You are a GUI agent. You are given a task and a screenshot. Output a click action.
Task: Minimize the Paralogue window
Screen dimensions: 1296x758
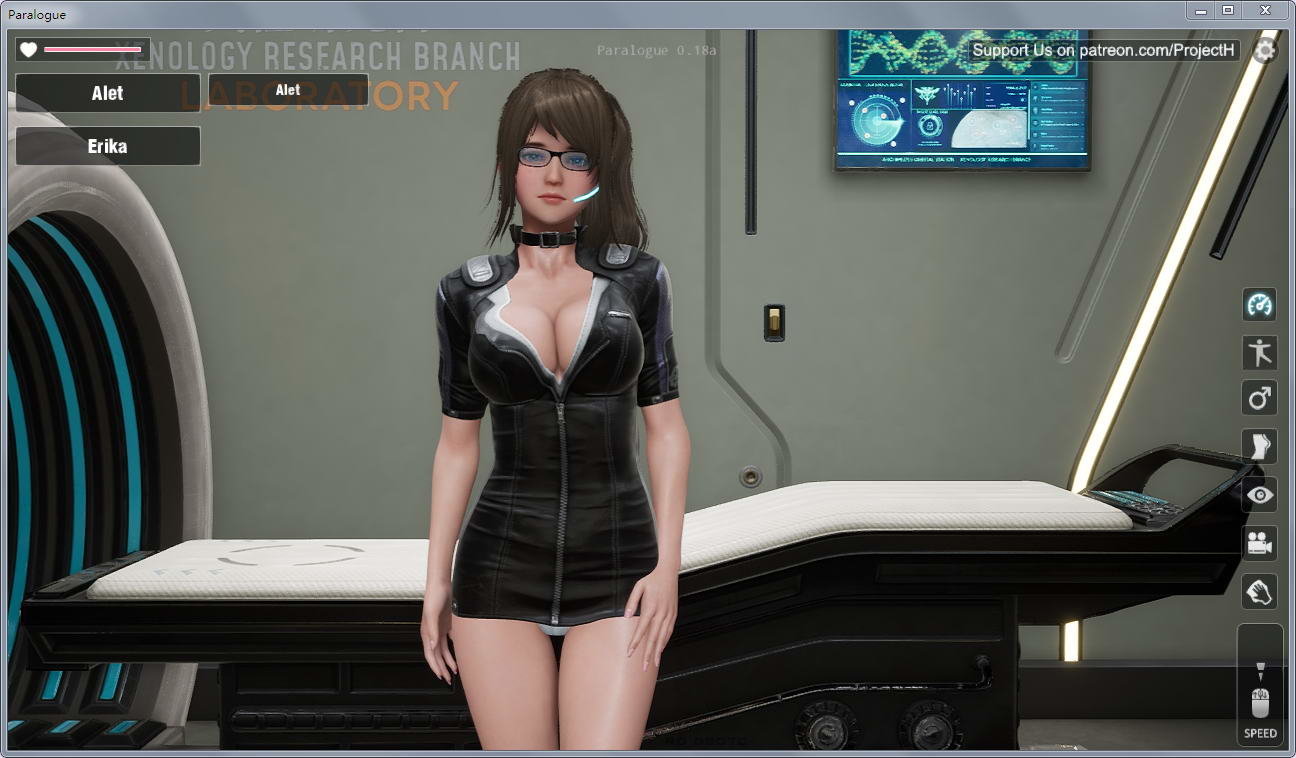(1200, 10)
